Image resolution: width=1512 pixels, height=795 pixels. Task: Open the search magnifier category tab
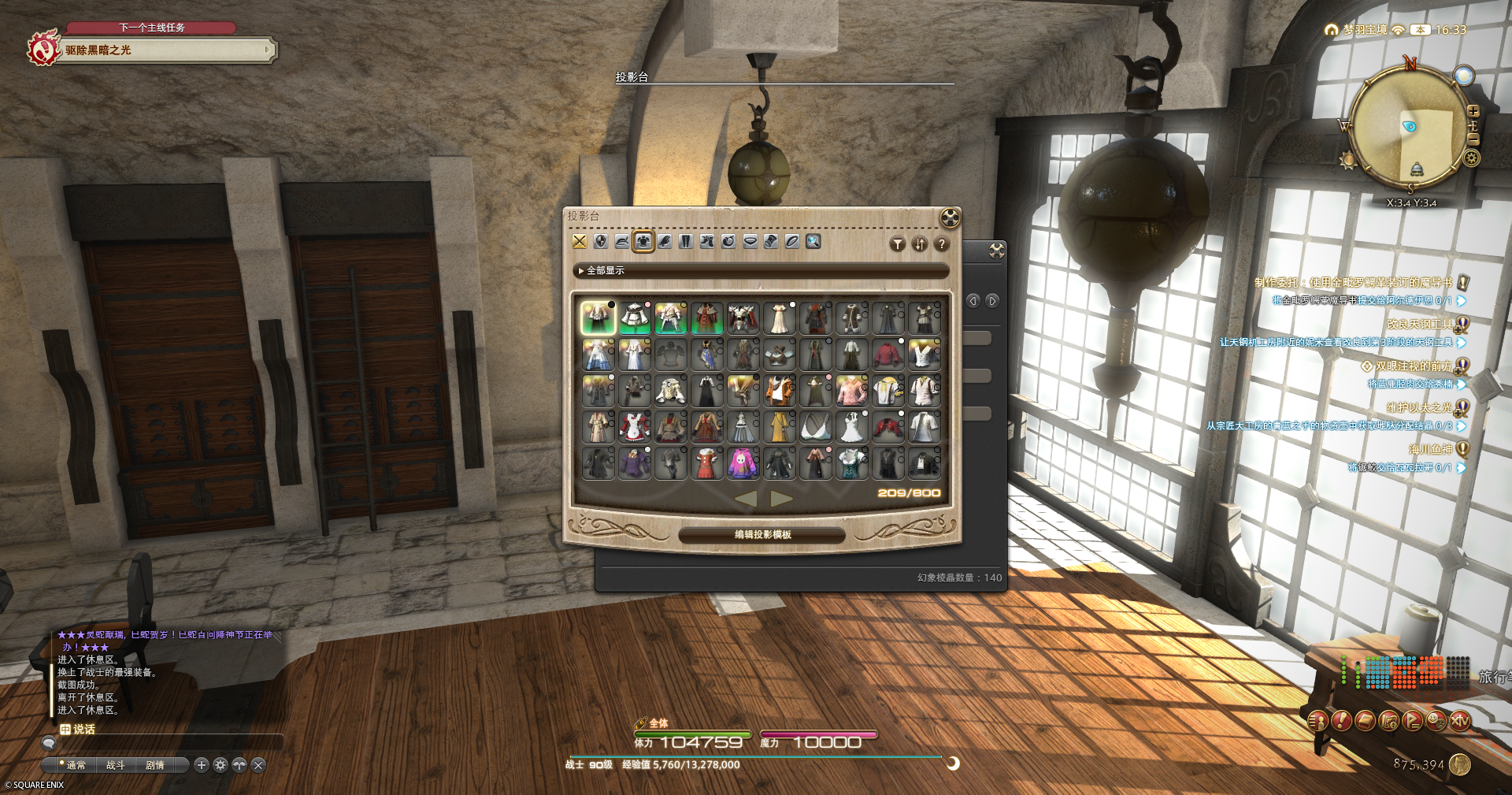click(x=813, y=241)
